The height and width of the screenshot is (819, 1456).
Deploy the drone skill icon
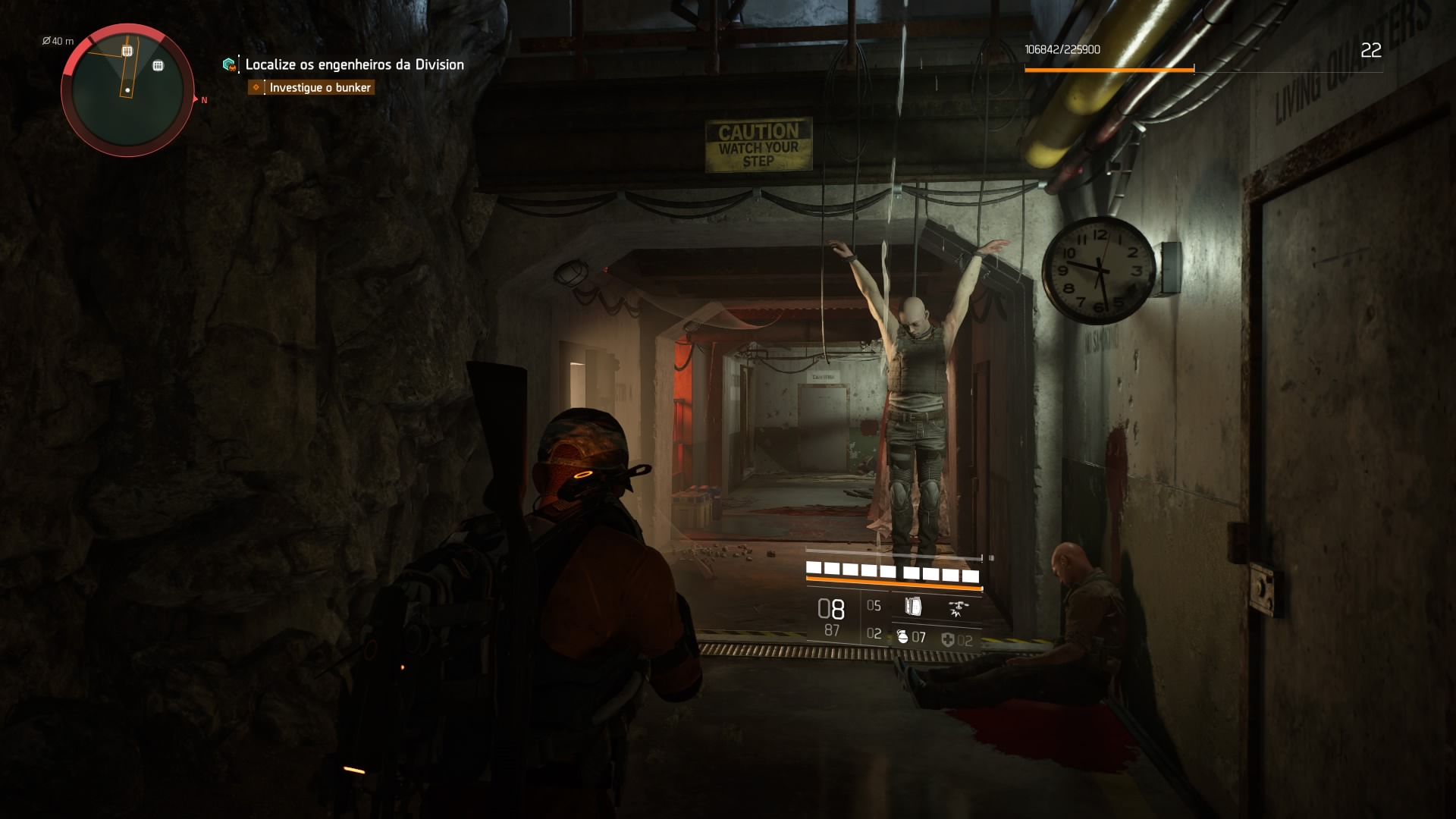[x=958, y=607]
